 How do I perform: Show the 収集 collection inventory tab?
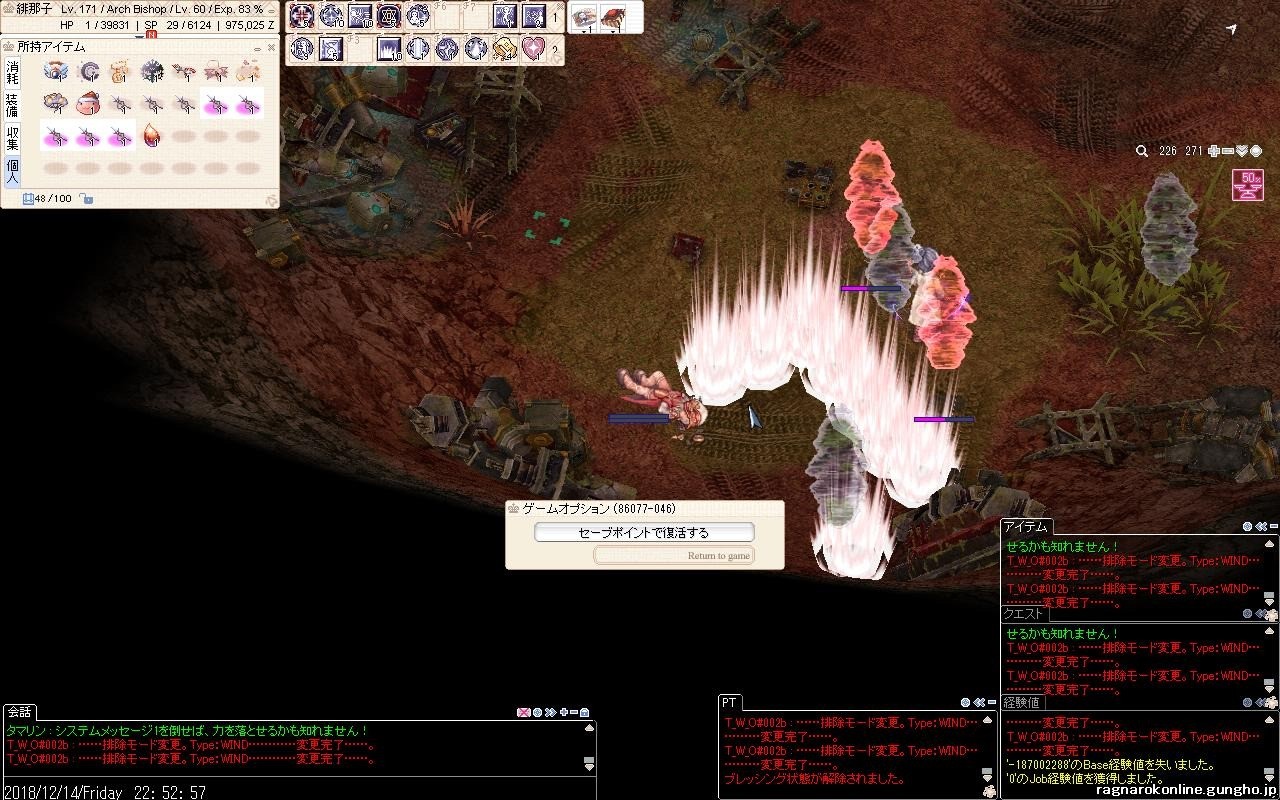coord(12,138)
